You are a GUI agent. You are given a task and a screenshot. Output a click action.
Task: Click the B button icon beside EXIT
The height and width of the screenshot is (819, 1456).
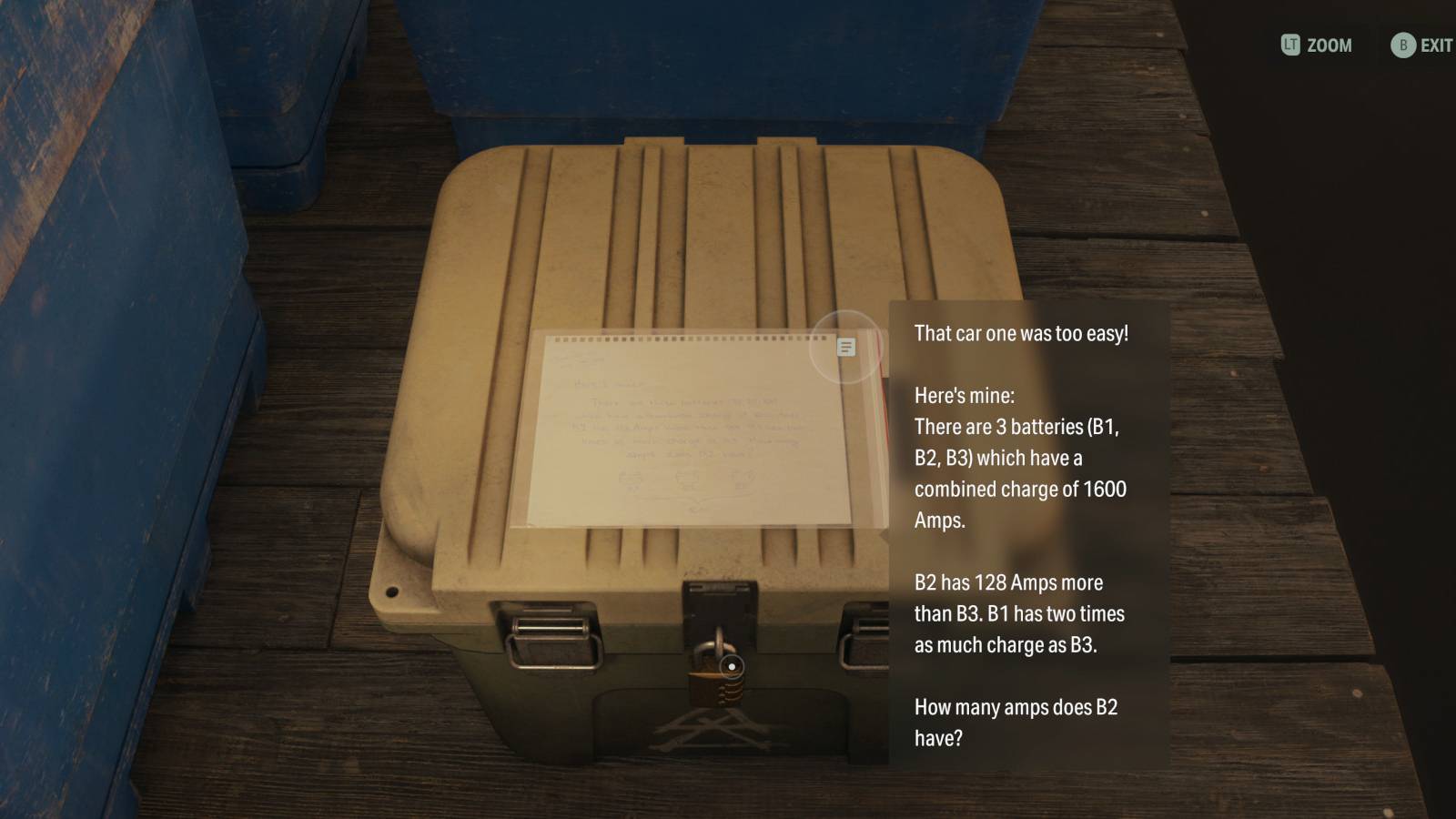(1405, 45)
